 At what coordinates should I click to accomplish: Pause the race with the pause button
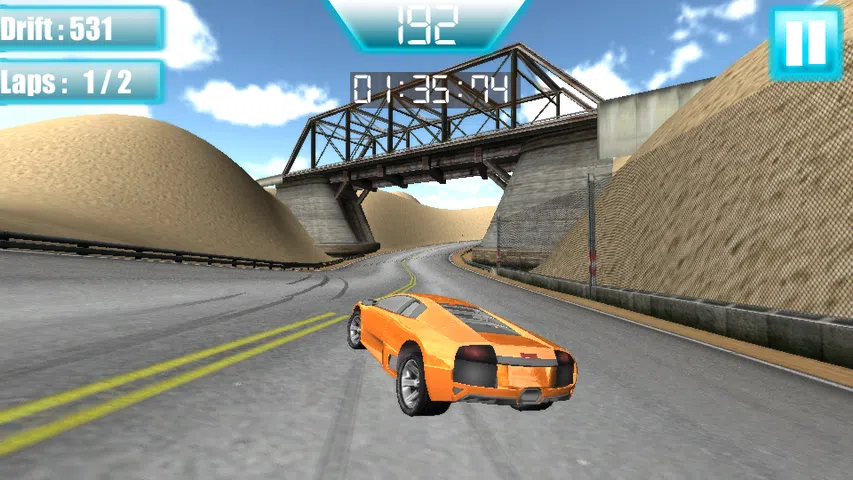(x=805, y=43)
